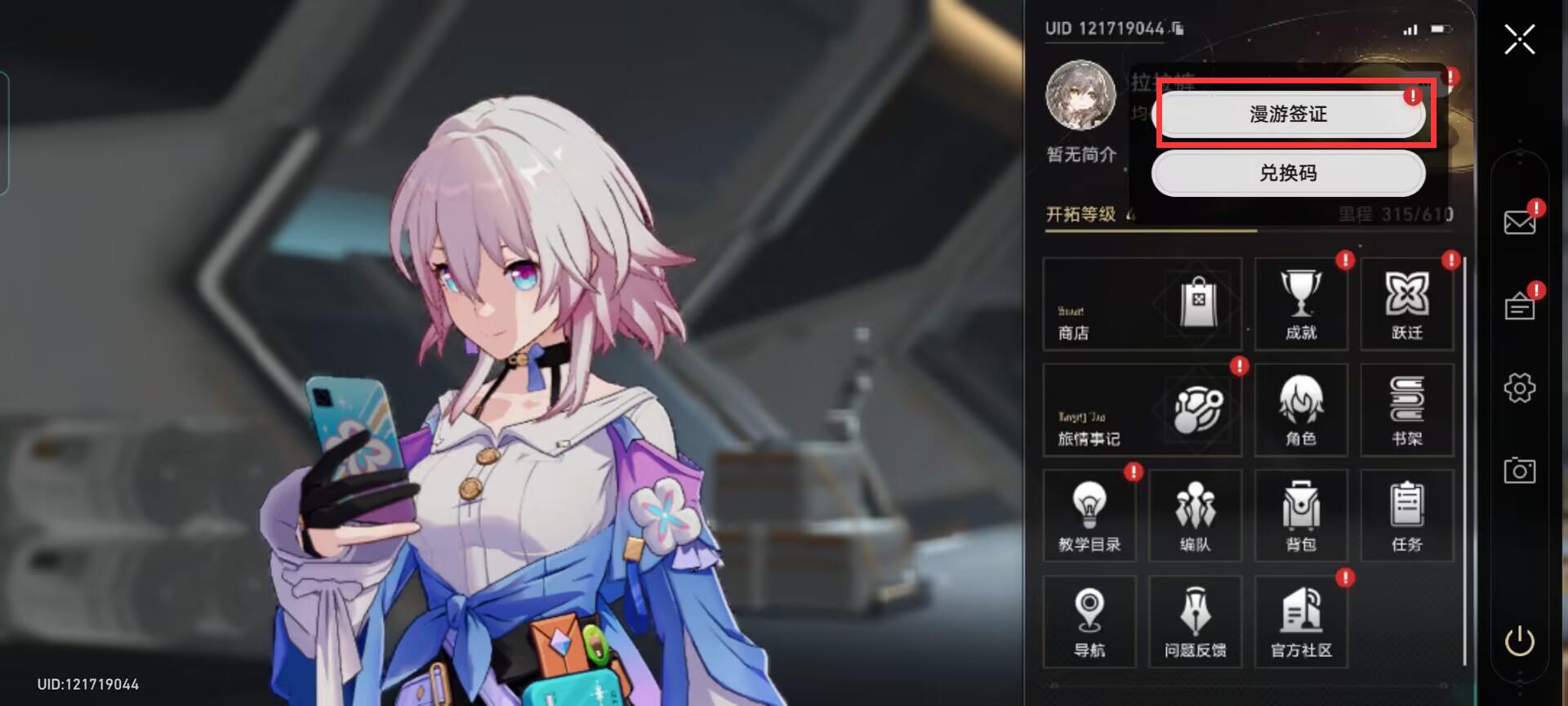1568x706 pixels.
Task: Open the 角色 character screen
Action: 1300,409
